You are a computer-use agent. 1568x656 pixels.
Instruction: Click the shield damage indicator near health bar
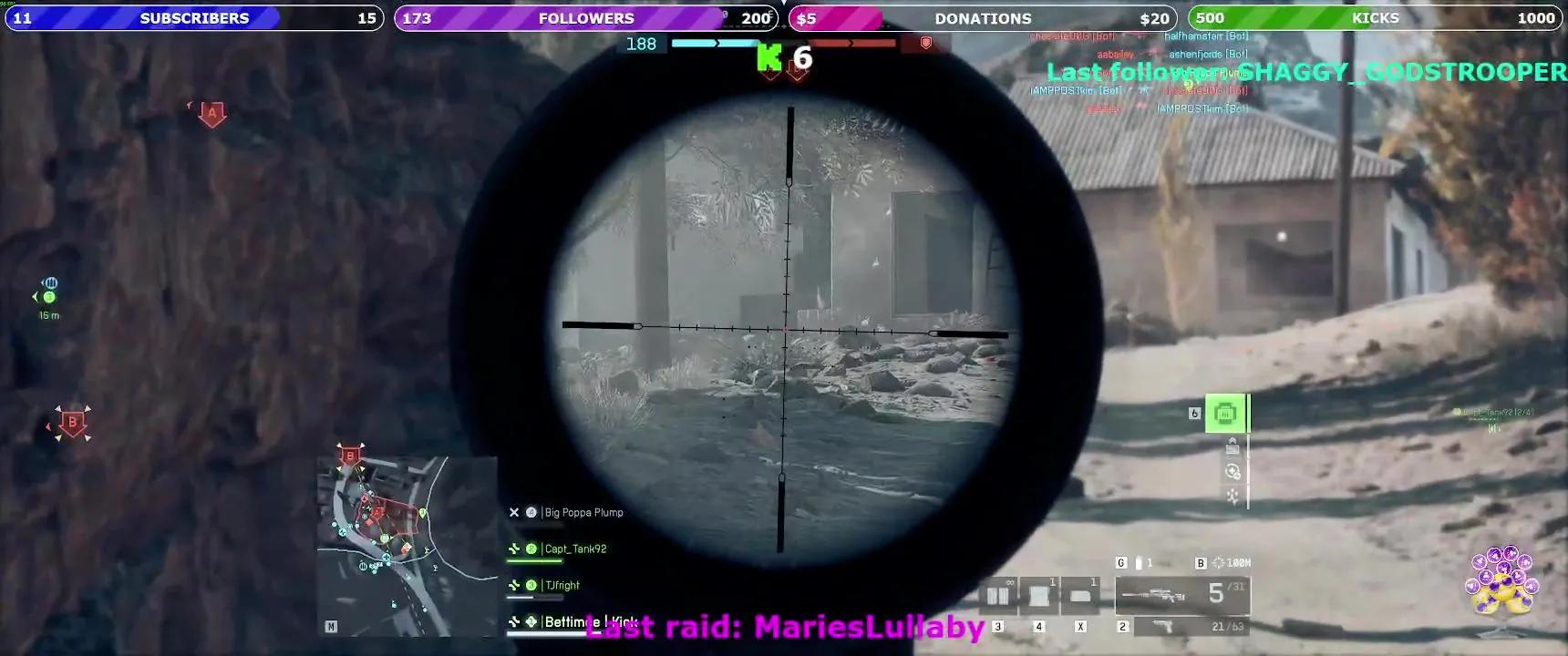(923, 45)
